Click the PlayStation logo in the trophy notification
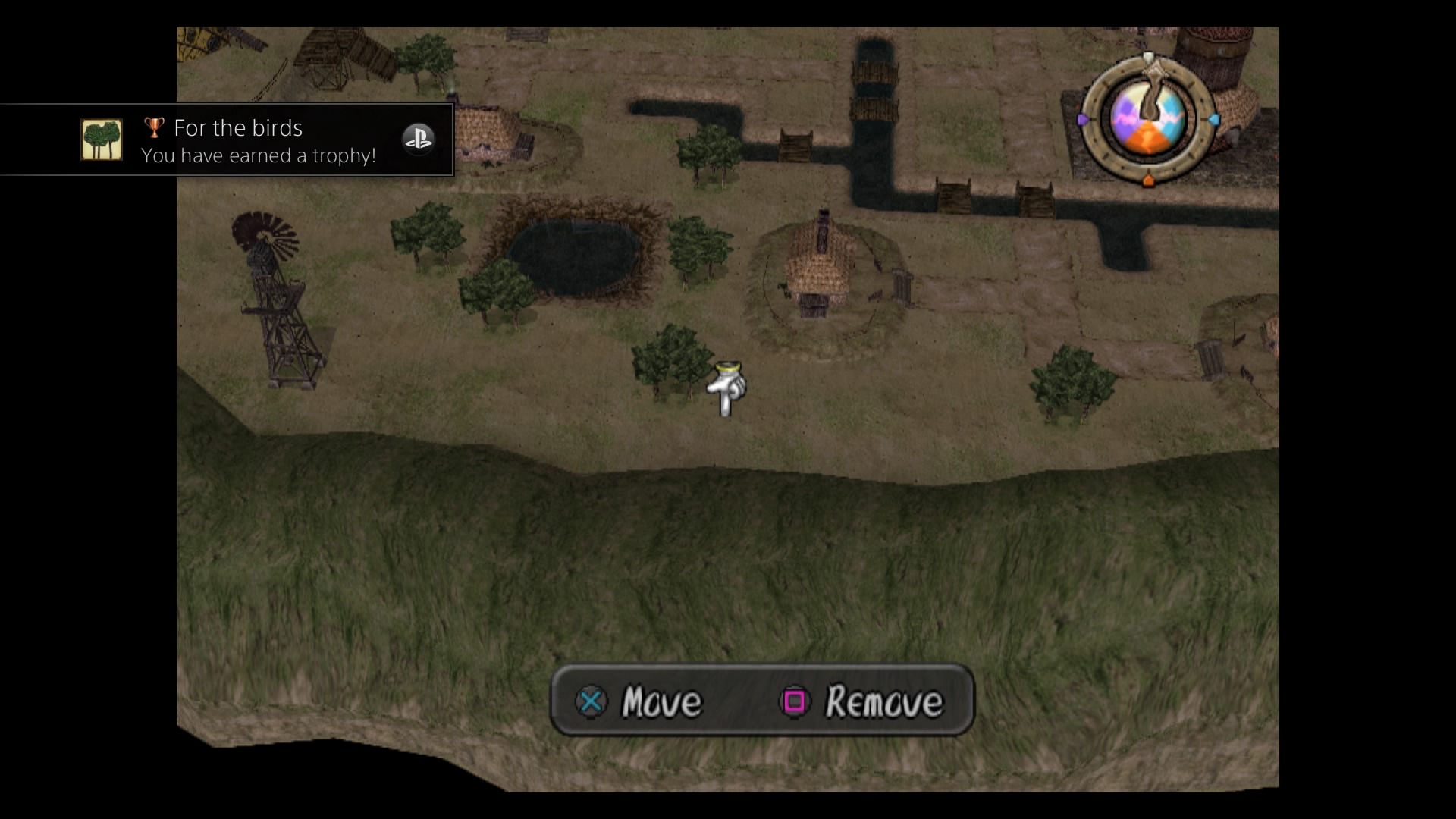1456x819 pixels. click(419, 139)
